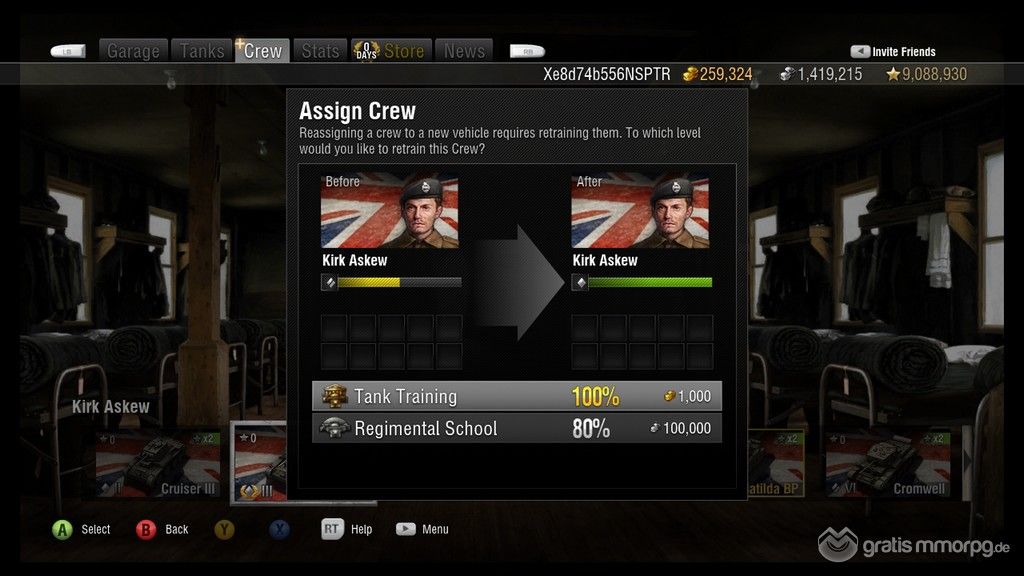1024x576 pixels.
Task: Choose Regimental School 80% retraining option
Action: [x=516, y=428]
